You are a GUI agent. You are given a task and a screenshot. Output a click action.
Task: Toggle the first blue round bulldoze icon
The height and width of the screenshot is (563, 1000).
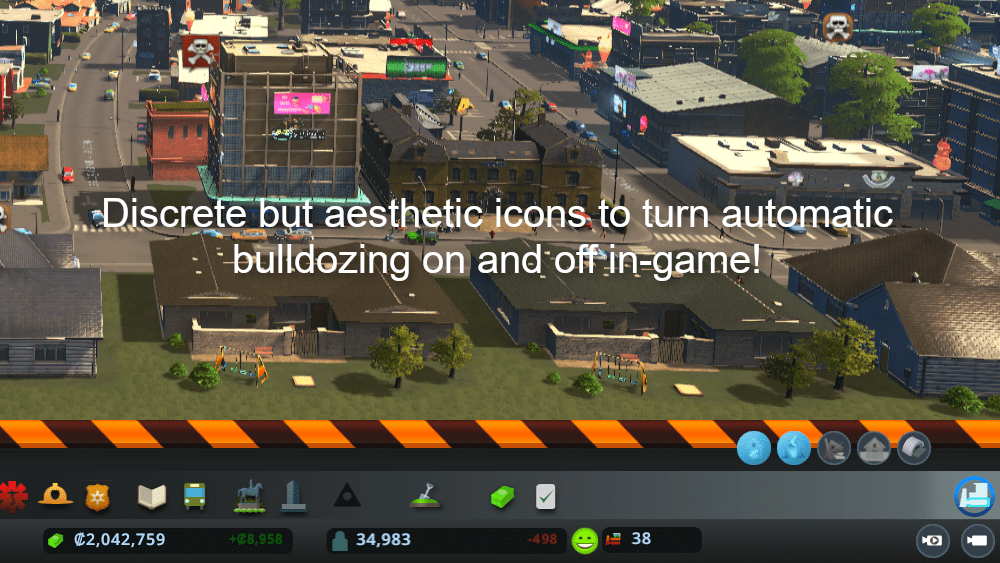[754, 448]
